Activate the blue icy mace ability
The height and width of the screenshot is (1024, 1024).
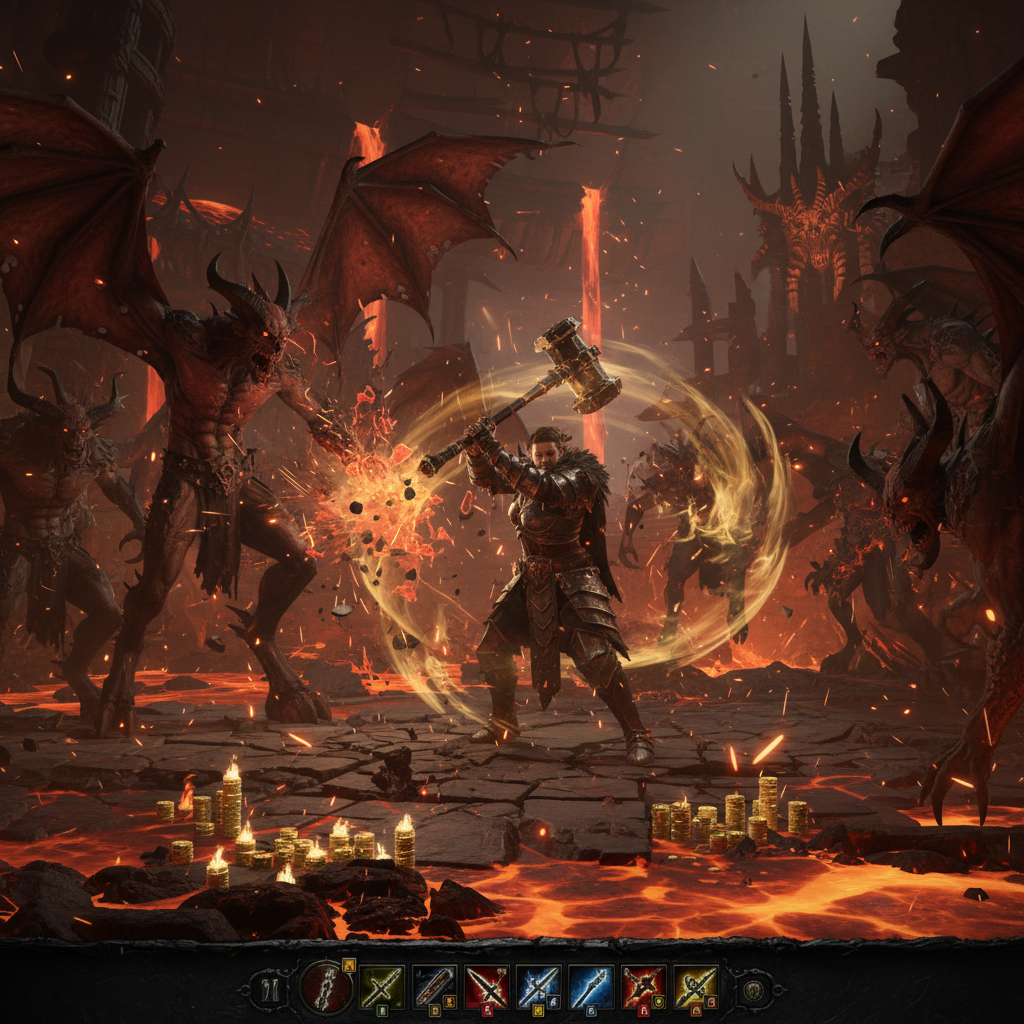(591, 987)
